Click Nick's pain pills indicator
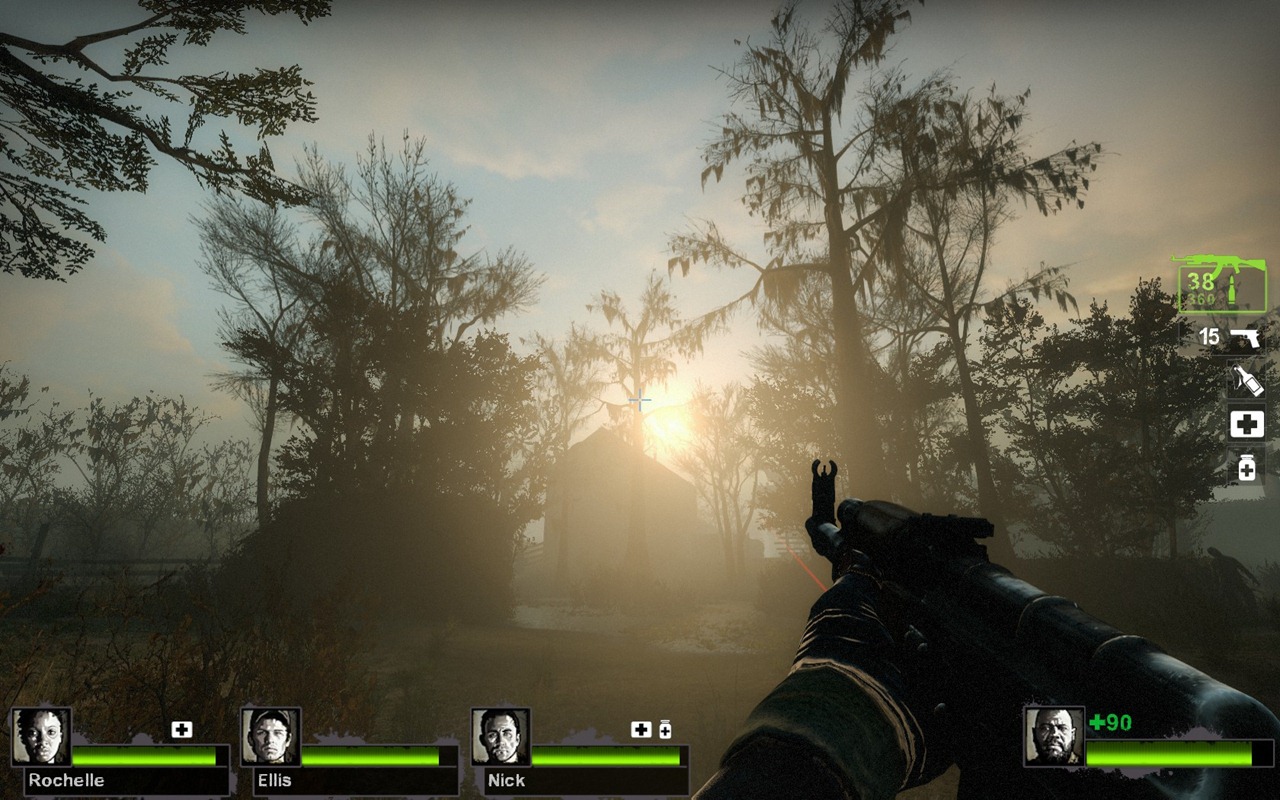Viewport: 1280px width, 800px height. [665, 730]
